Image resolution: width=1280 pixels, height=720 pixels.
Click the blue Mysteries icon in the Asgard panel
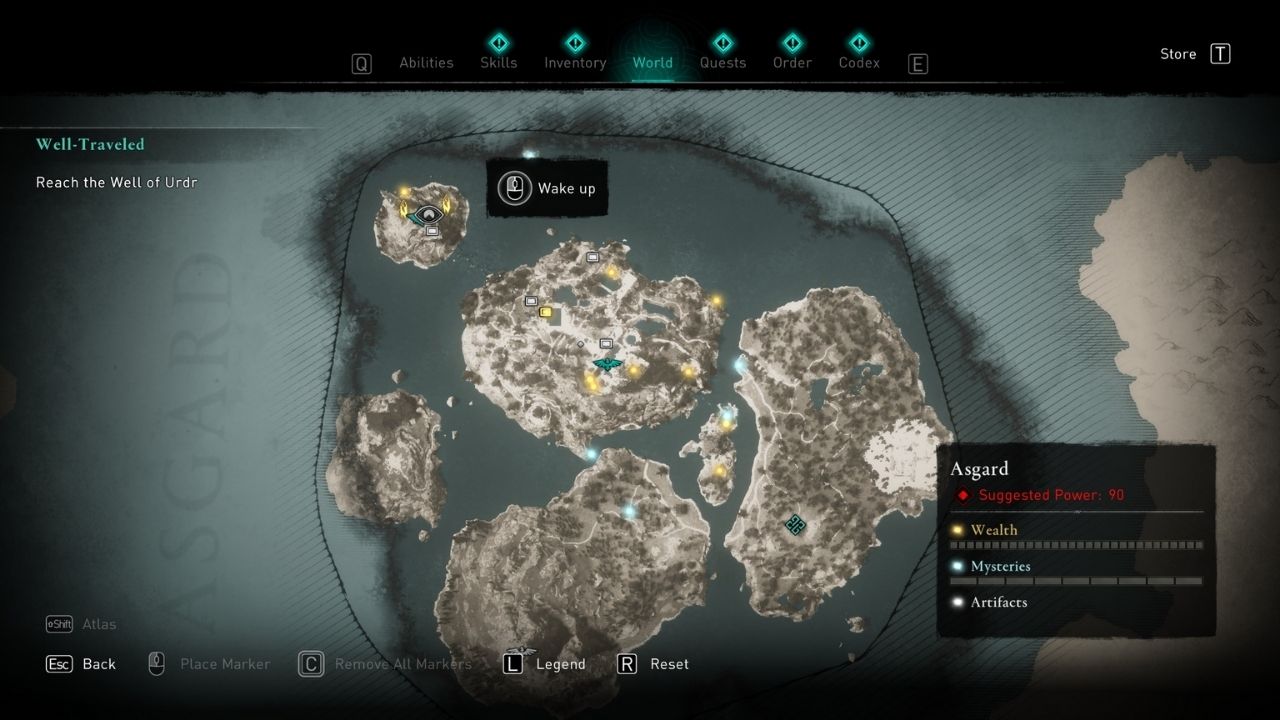point(958,566)
